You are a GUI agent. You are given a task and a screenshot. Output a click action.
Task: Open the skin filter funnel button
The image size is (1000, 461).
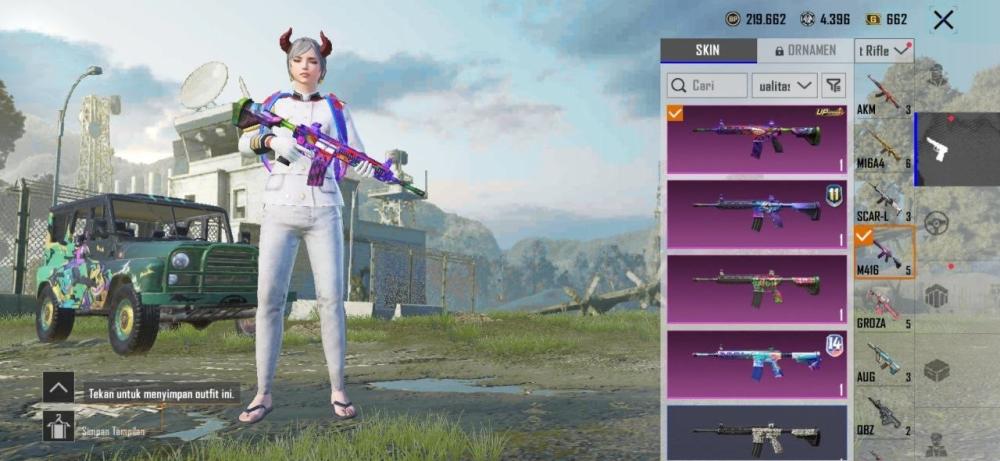pyautogui.click(x=834, y=86)
